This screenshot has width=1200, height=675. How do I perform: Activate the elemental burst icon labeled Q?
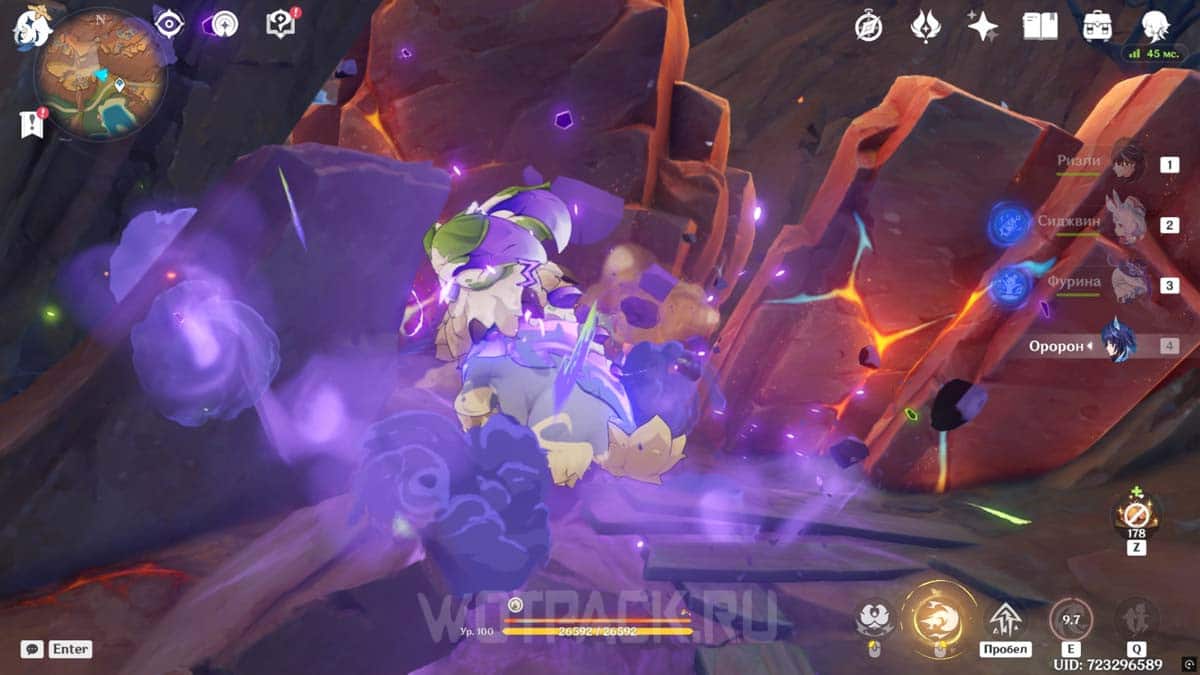click(x=1137, y=619)
